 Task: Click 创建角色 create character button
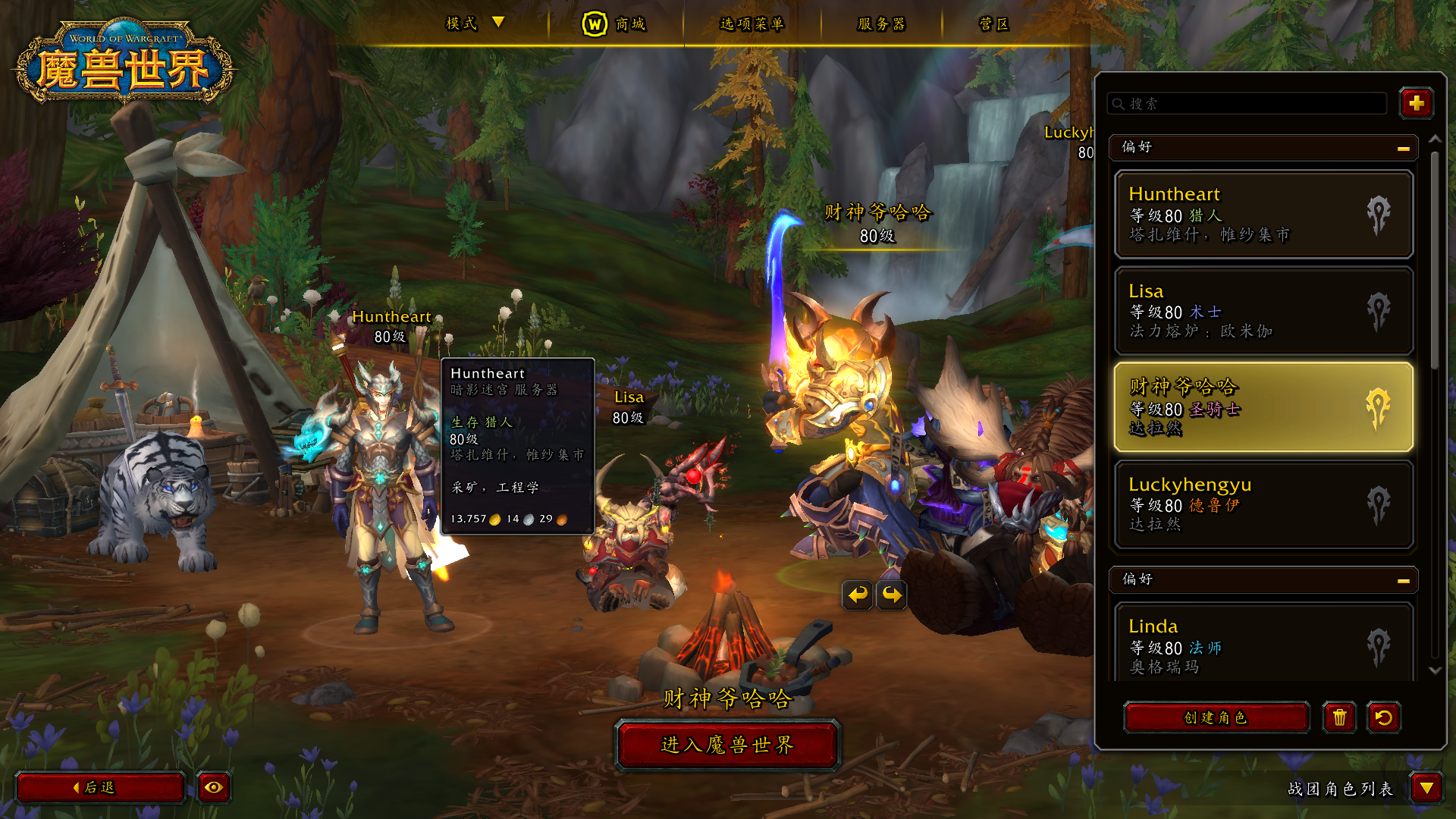coord(1216,717)
